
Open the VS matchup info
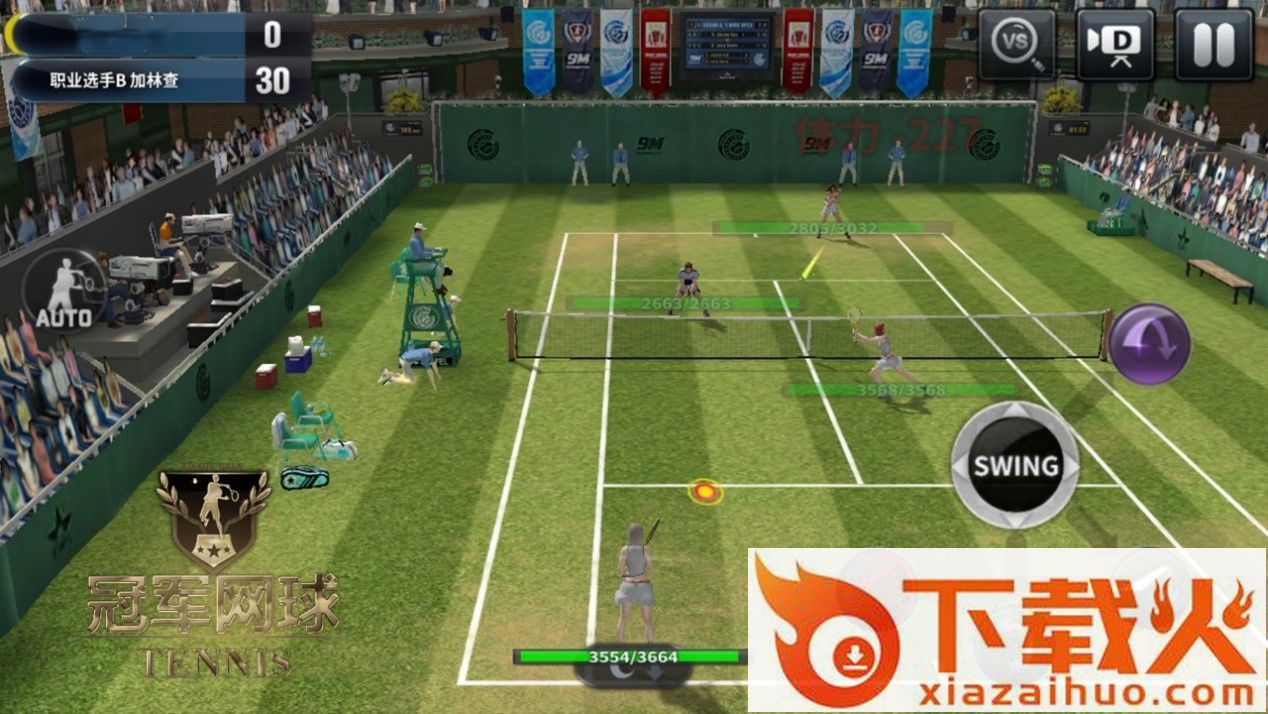(x=1016, y=45)
